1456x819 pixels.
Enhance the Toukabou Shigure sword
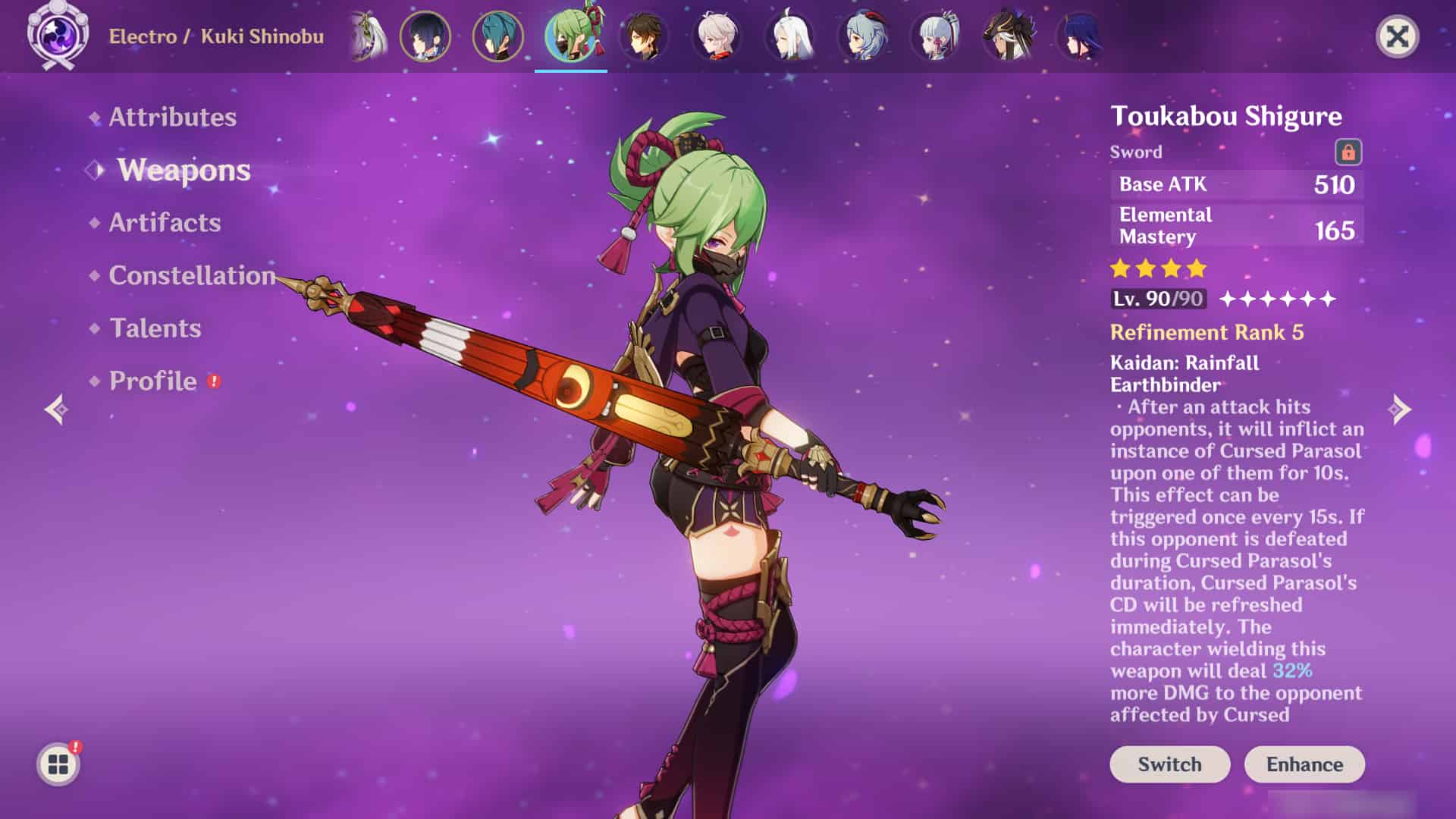[1304, 764]
